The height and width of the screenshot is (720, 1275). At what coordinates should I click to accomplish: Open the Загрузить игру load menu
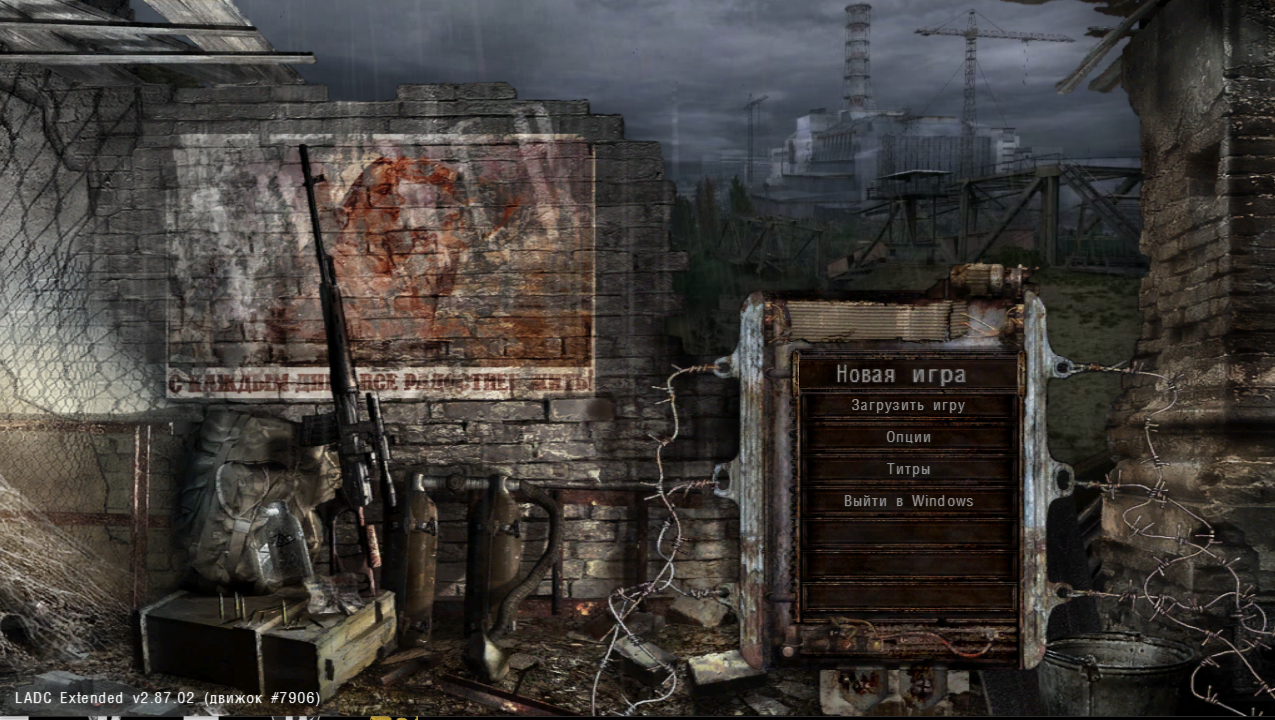[907, 406]
